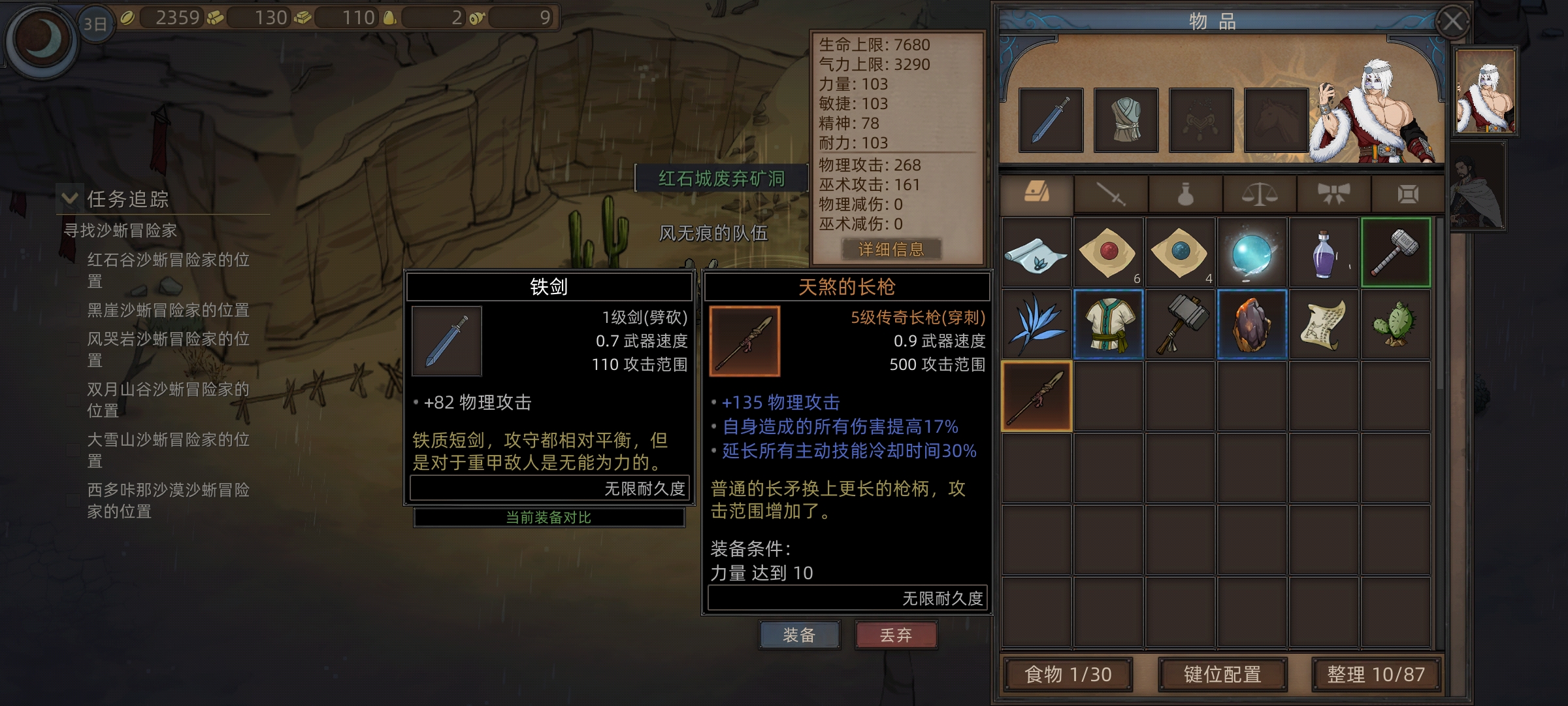Click the crescent moon day-night icon
Image resolution: width=1568 pixels, height=706 pixels.
42,39
